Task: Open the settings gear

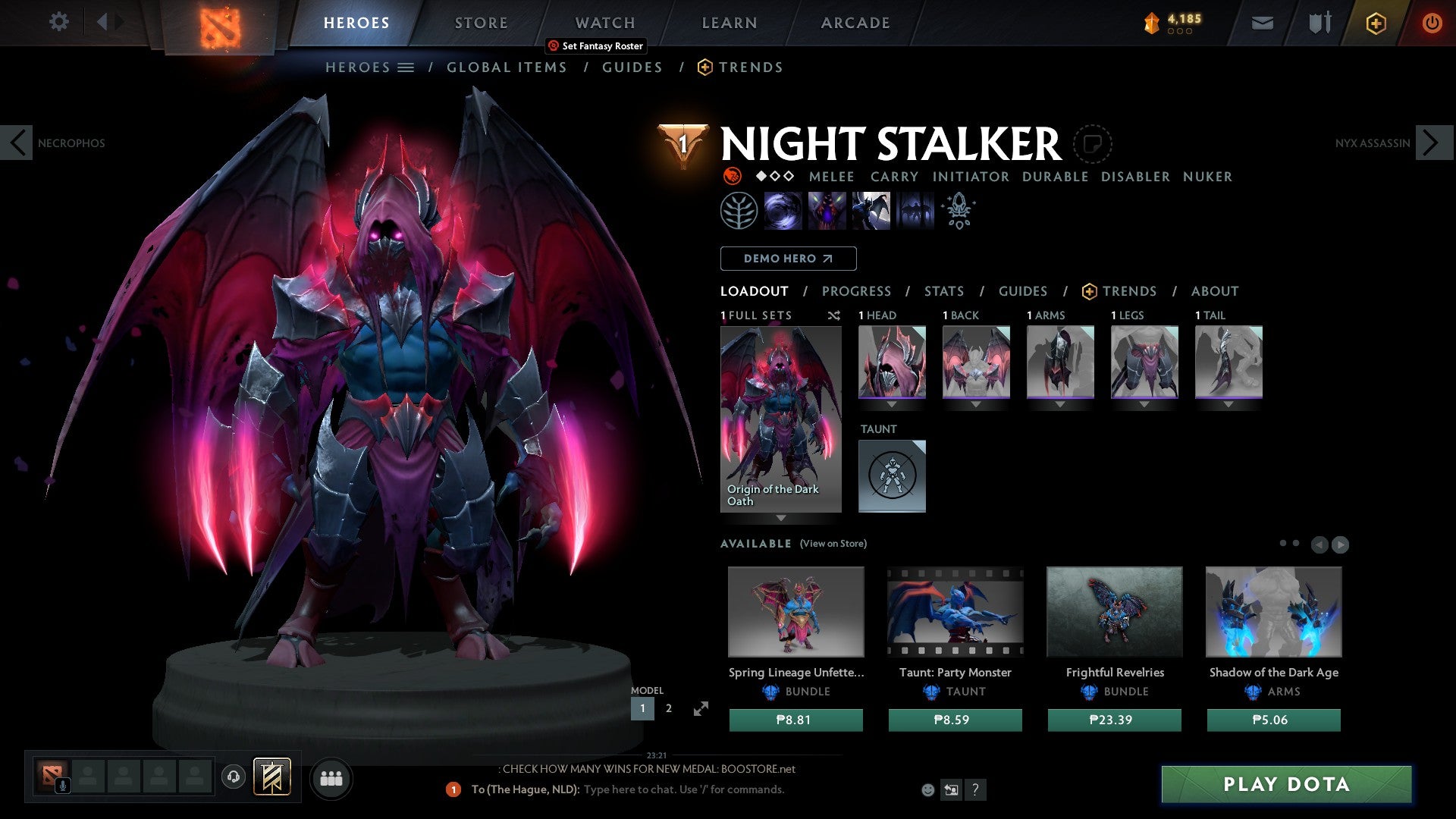Action: [59, 22]
